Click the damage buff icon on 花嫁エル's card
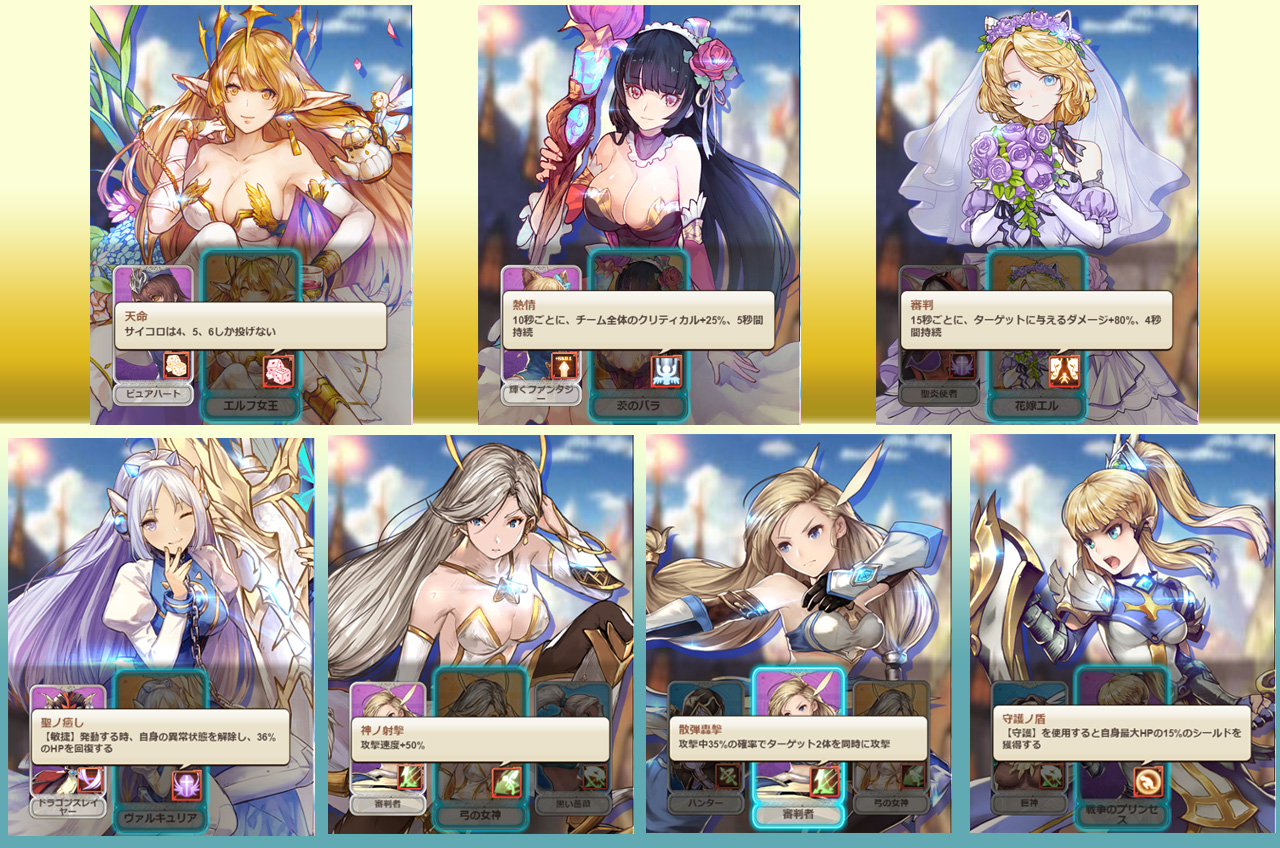 1064,371
